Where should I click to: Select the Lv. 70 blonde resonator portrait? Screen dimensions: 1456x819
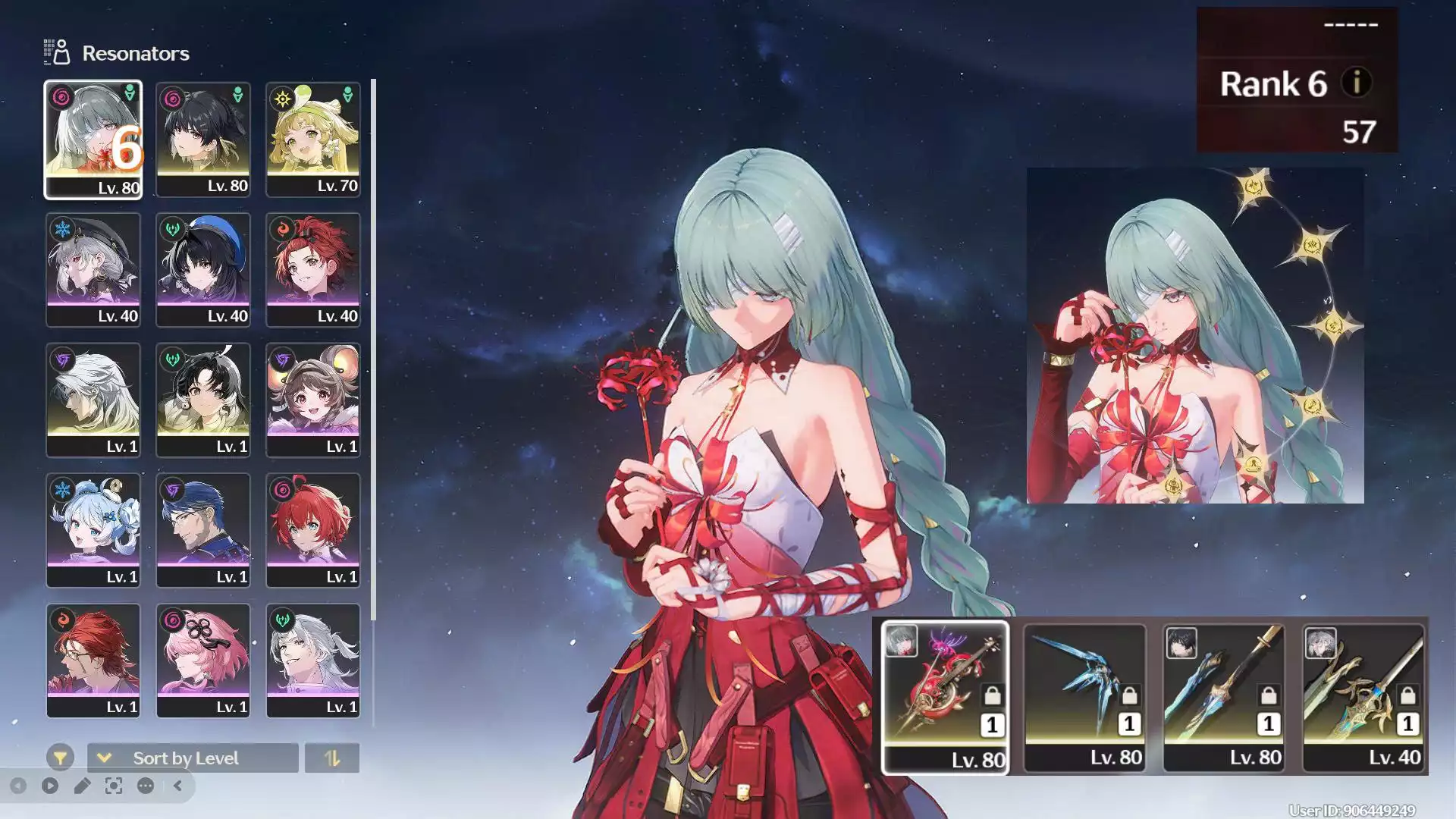(x=312, y=140)
